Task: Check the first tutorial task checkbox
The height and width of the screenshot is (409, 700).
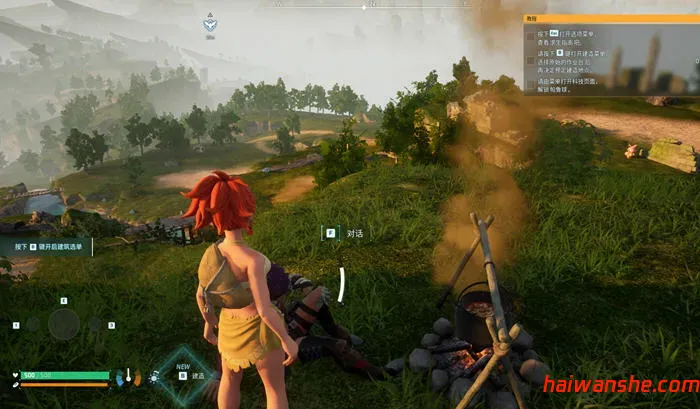Action: click(530, 36)
